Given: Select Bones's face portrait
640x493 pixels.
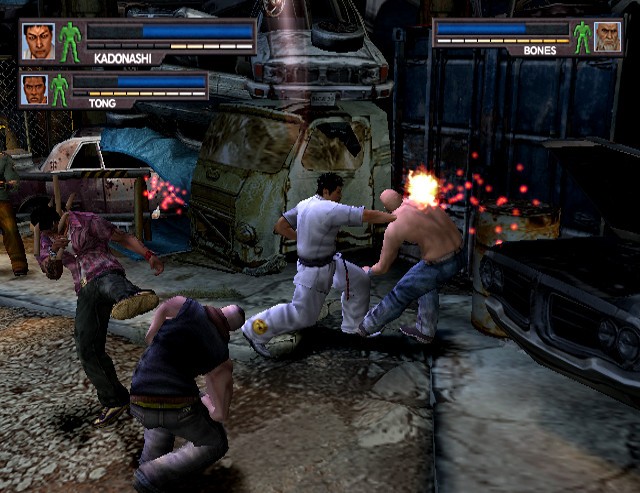Looking at the screenshot, I should (607, 37).
